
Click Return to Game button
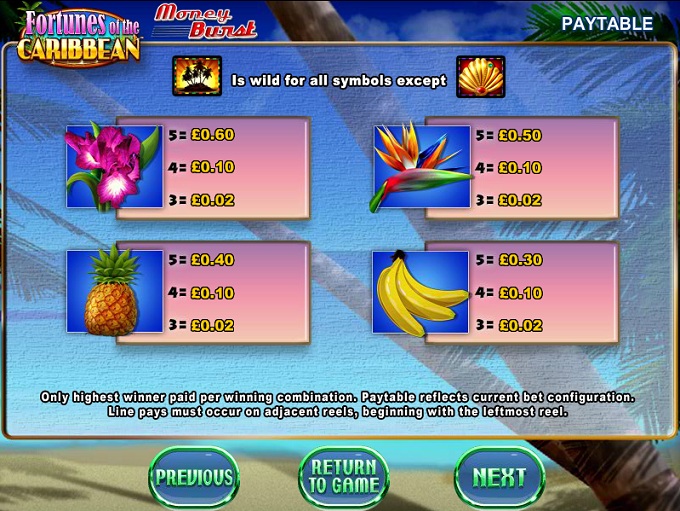pyautogui.click(x=344, y=477)
